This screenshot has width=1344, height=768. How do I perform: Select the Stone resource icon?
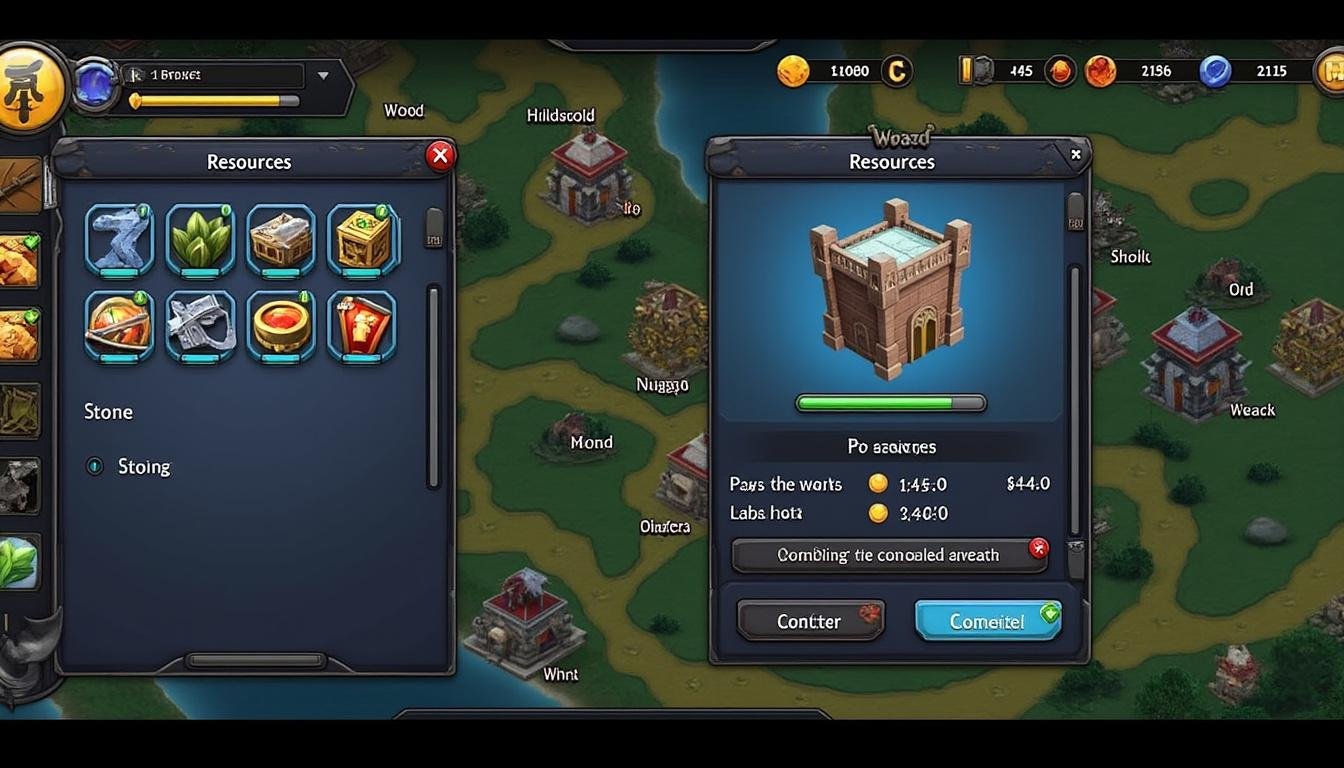pyautogui.click(x=120, y=239)
